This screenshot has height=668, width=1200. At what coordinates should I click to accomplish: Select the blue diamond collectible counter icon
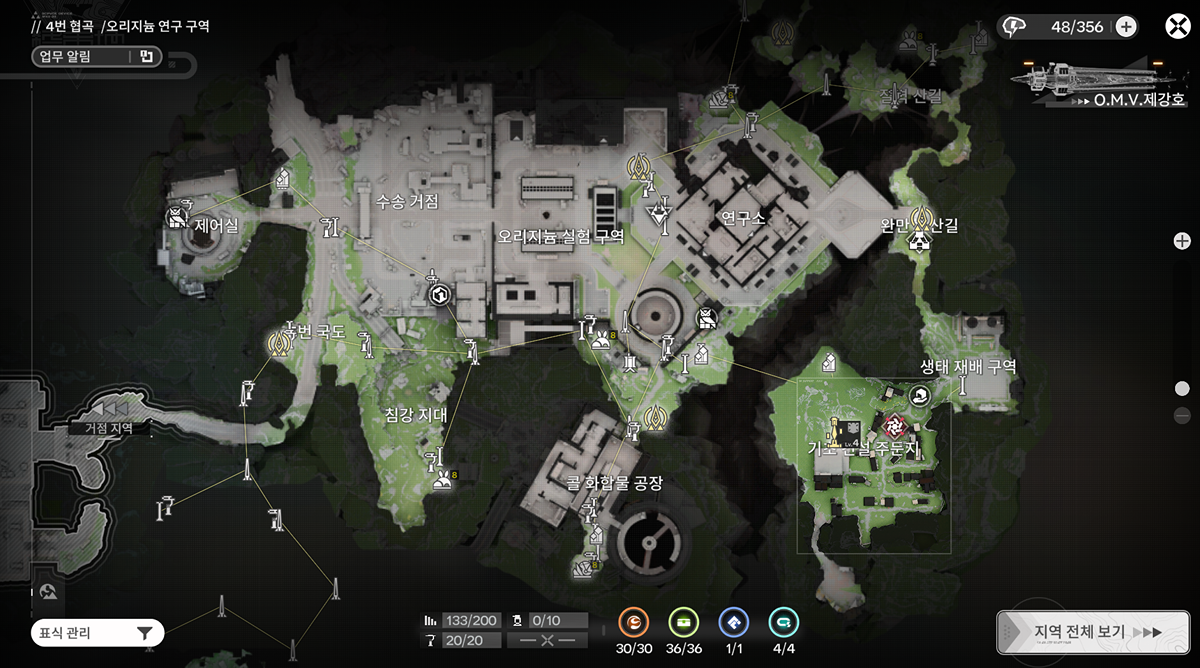(x=734, y=623)
